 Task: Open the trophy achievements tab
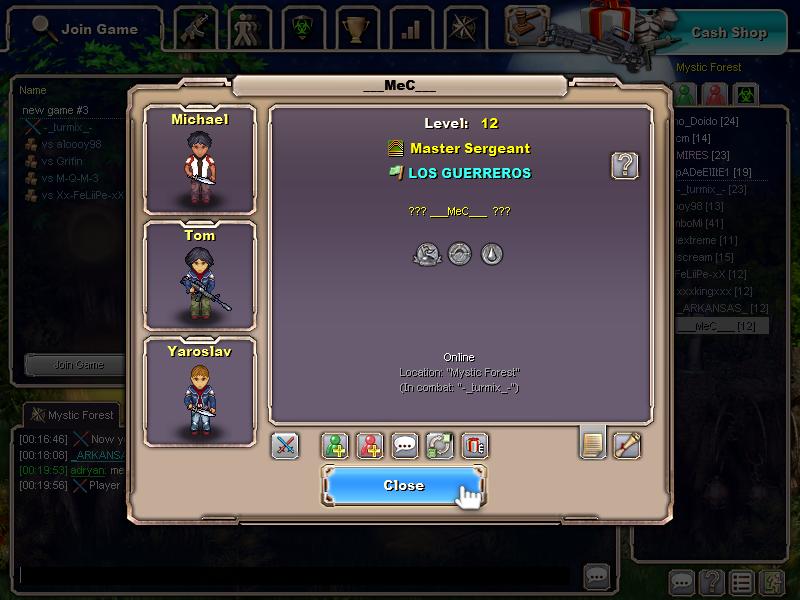click(357, 29)
